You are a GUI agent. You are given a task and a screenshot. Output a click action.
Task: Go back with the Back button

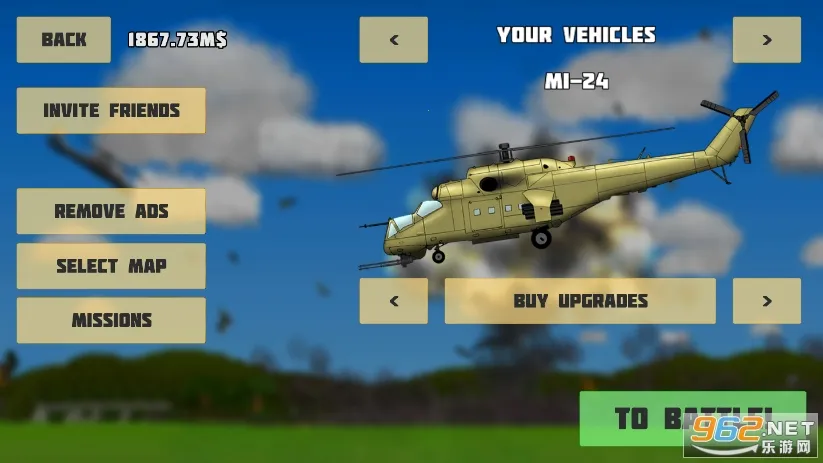[64, 40]
